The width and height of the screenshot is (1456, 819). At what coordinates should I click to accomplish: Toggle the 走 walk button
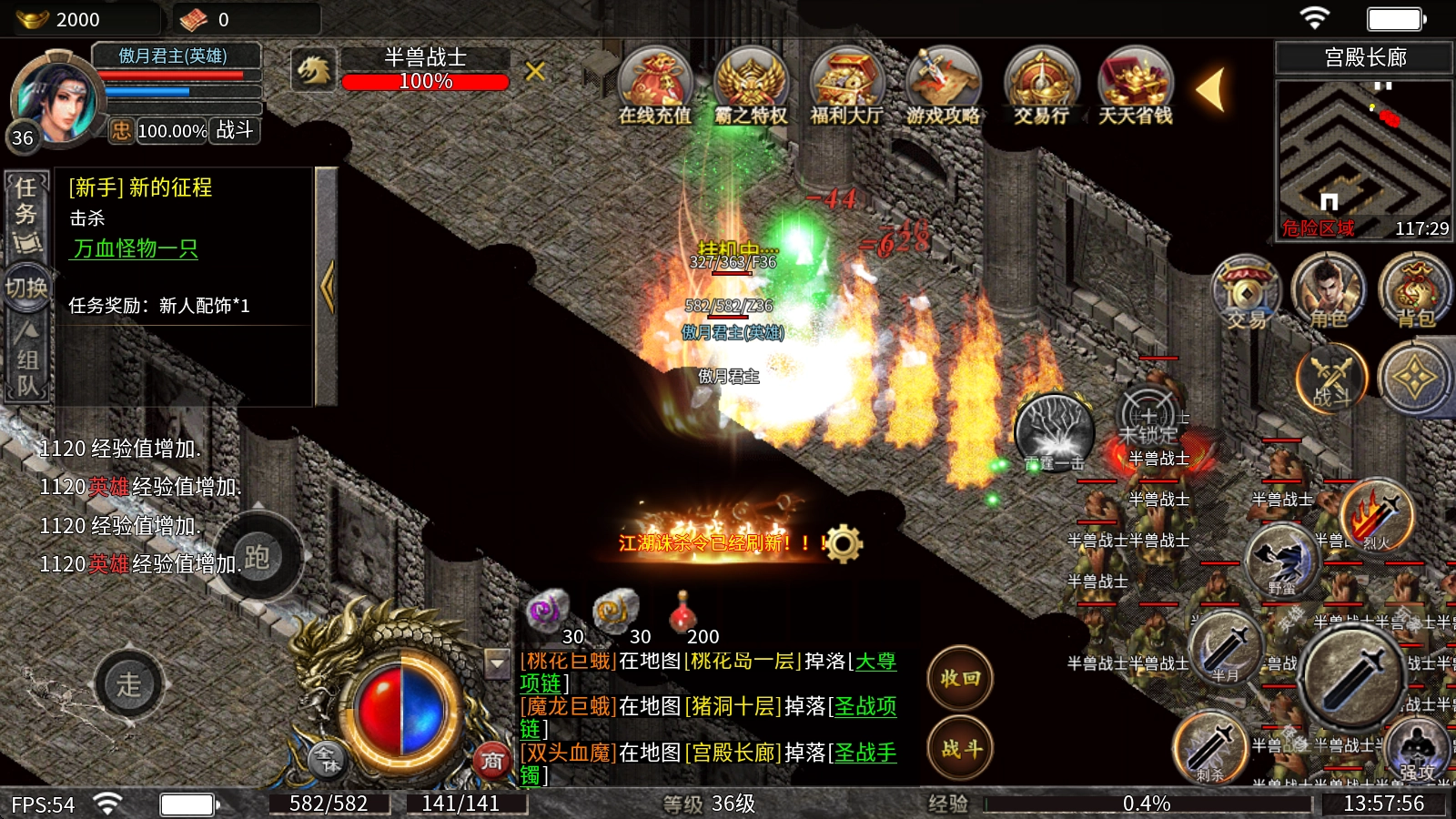pos(128,684)
